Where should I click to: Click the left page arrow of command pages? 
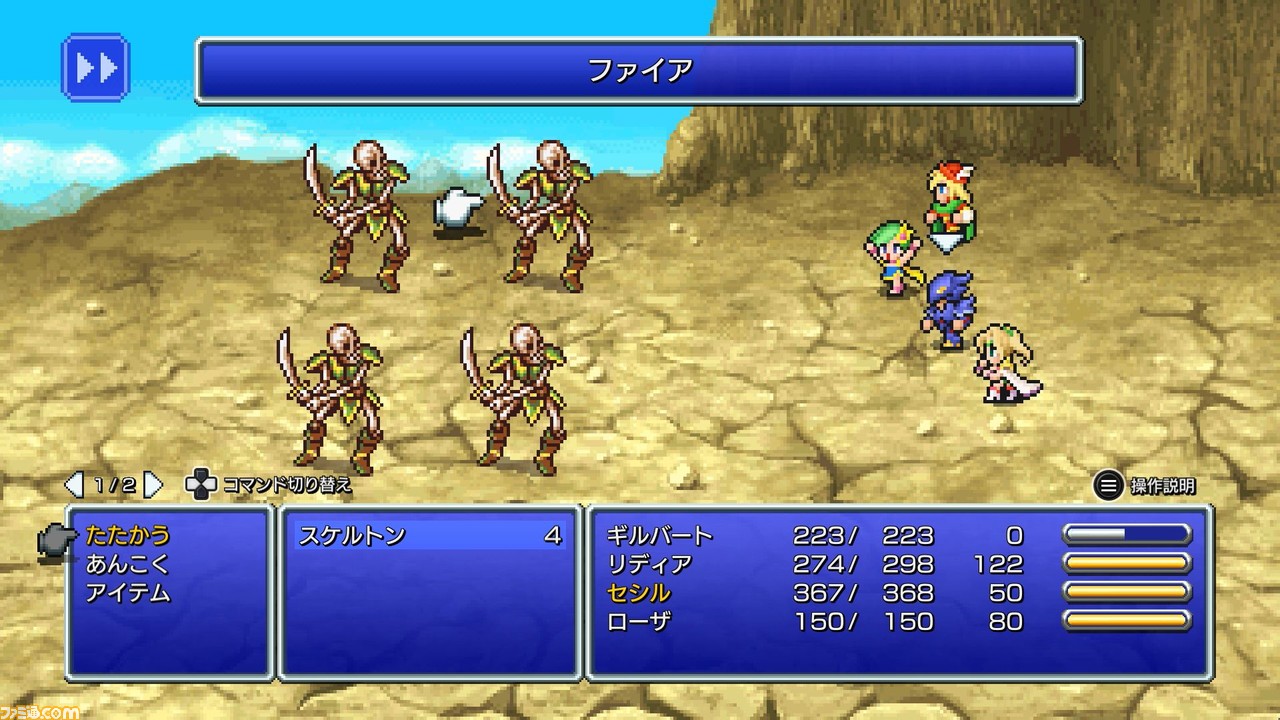[x=74, y=486]
